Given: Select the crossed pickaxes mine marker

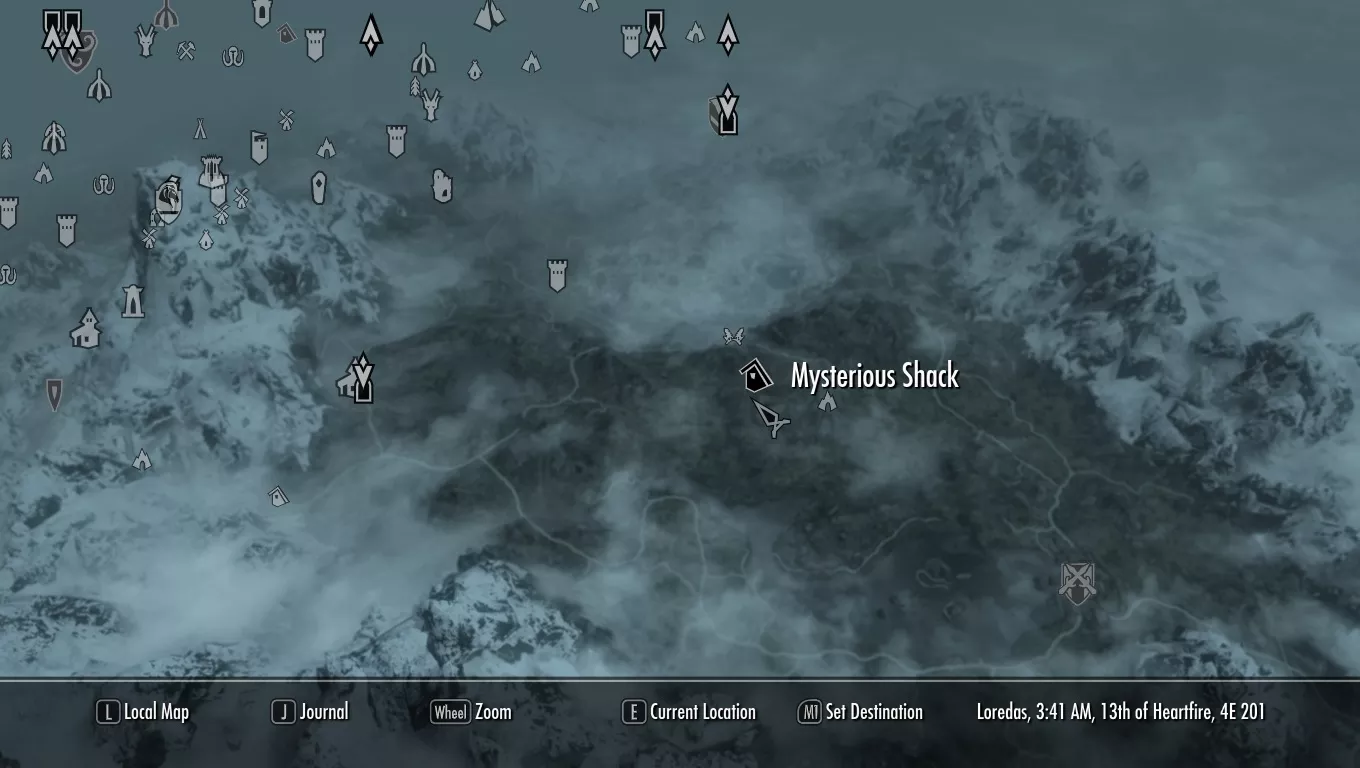Looking at the screenshot, I should tap(186, 50).
